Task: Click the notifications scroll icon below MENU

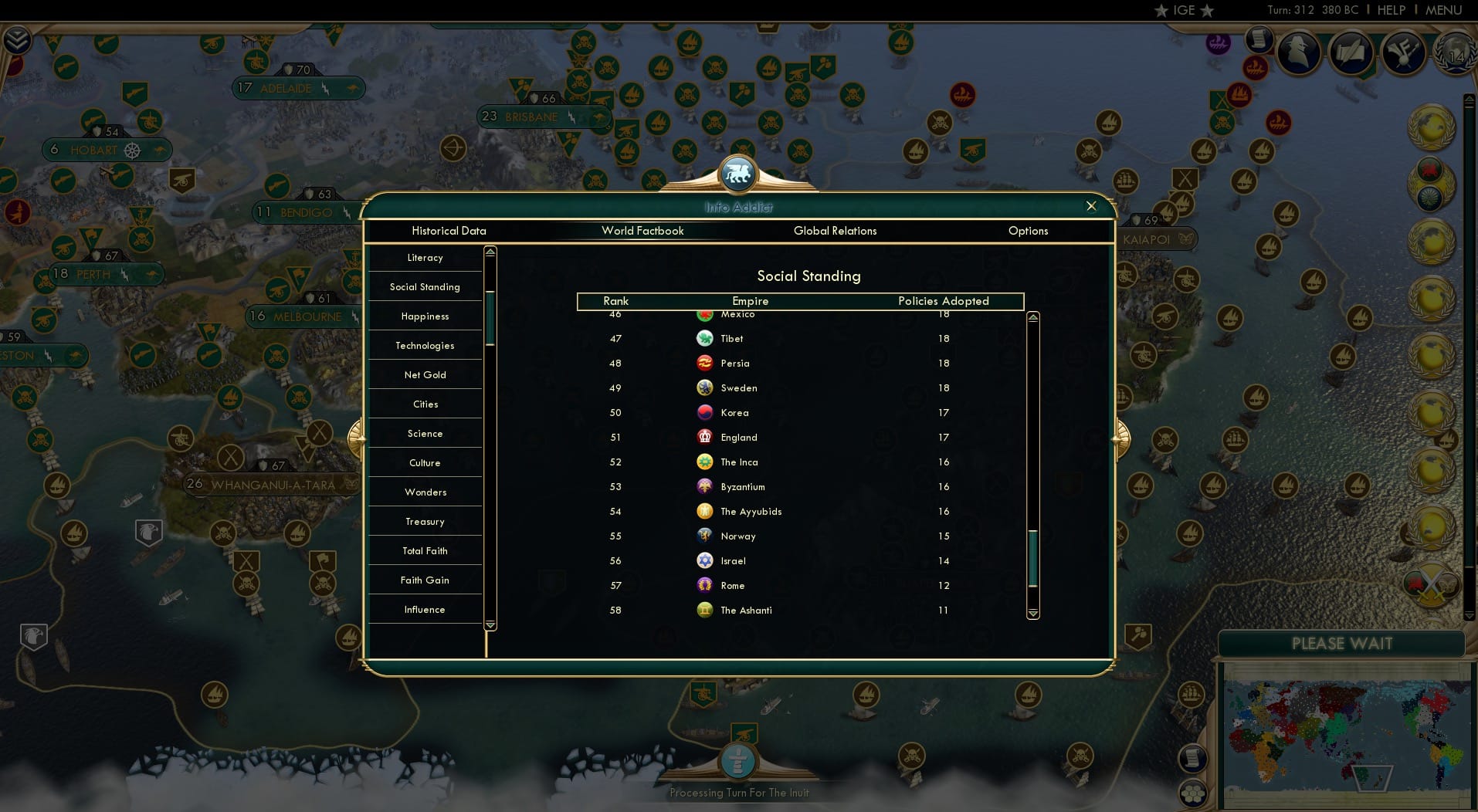Action: [x=1260, y=39]
